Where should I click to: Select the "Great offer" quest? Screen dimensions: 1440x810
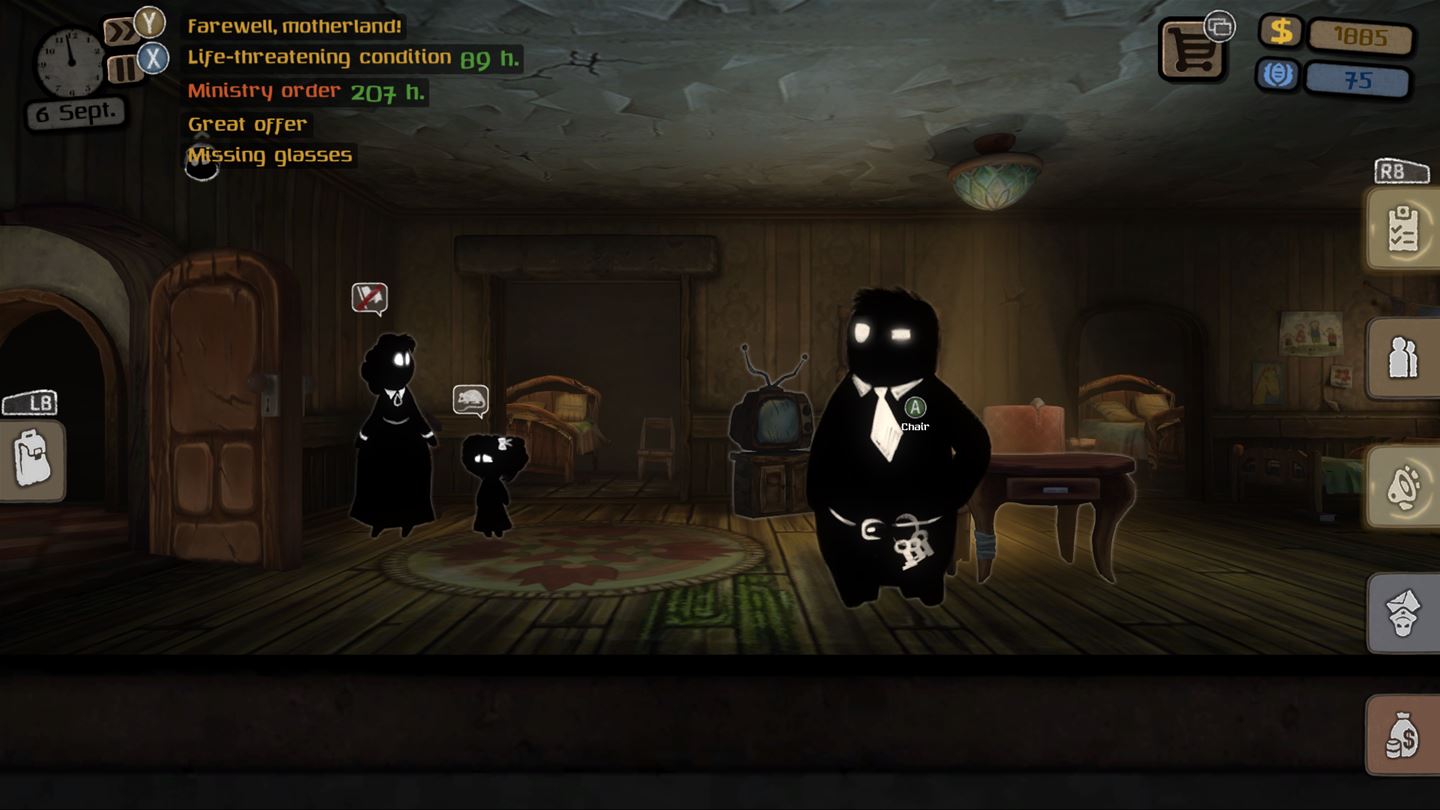pyautogui.click(x=247, y=124)
